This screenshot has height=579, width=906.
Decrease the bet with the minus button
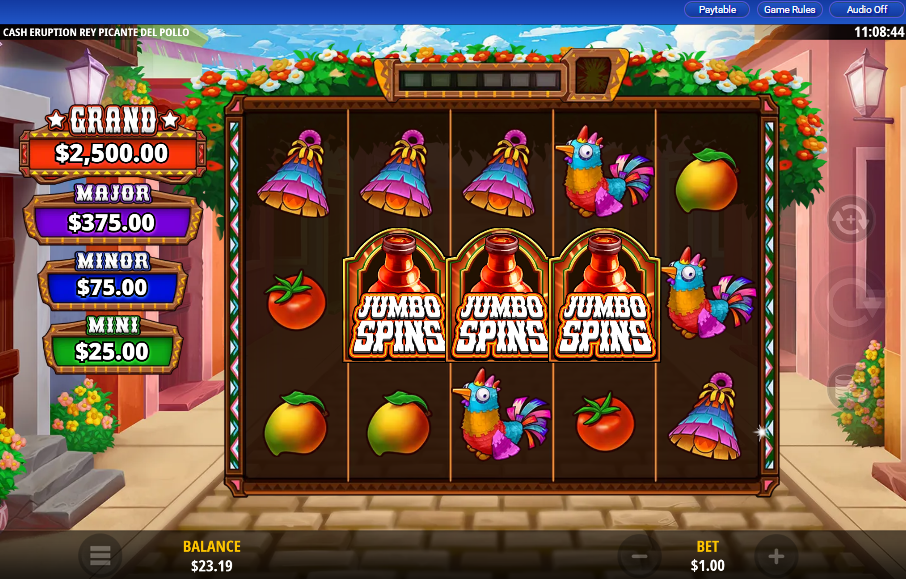pyautogui.click(x=640, y=556)
